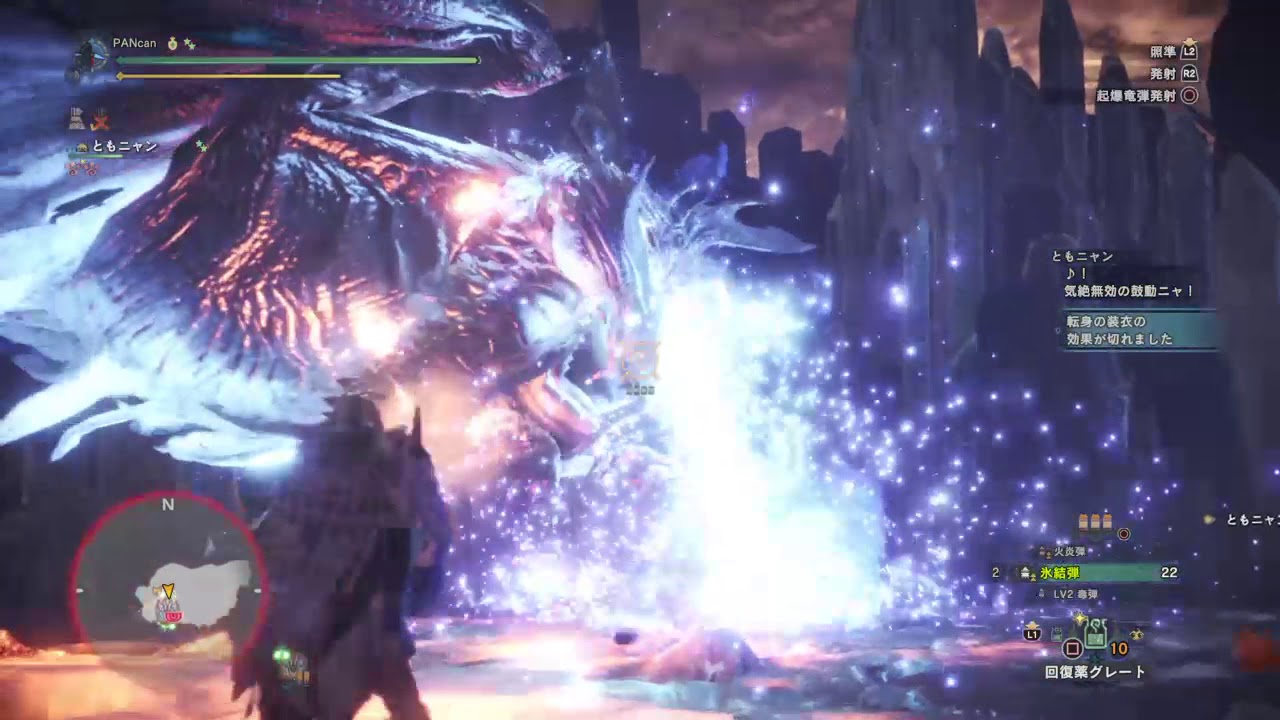Select the mantle buff status icon
The image size is (1280, 720).
click(76, 120)
